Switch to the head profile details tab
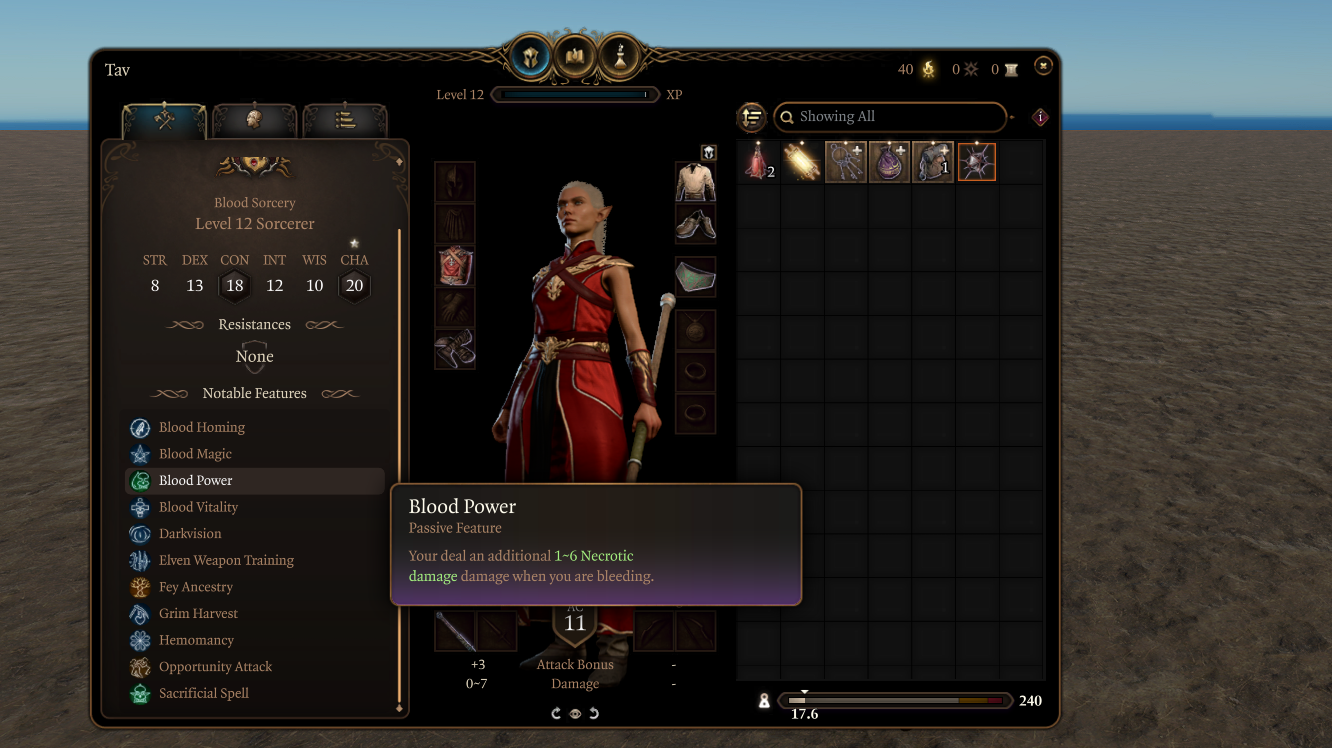 coord(254,120)
